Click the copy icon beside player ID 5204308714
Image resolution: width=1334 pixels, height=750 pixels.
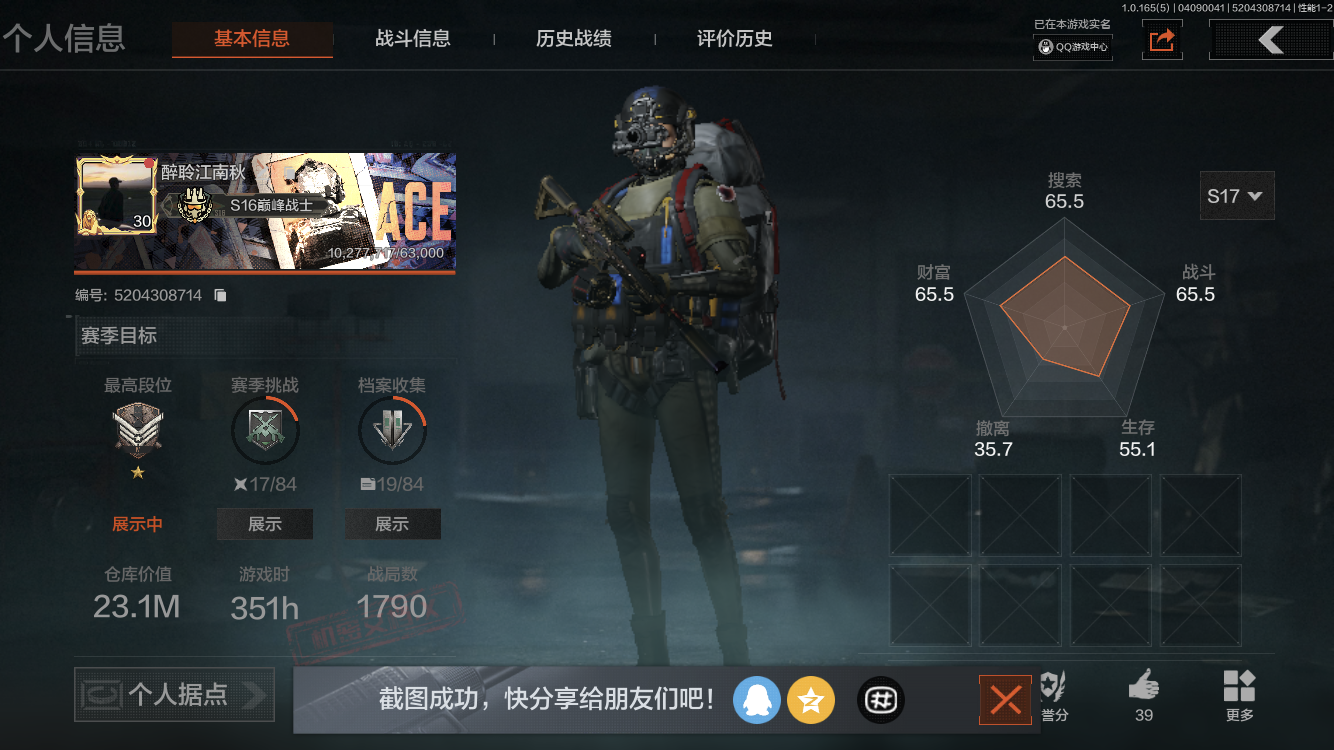pos(220,294)
